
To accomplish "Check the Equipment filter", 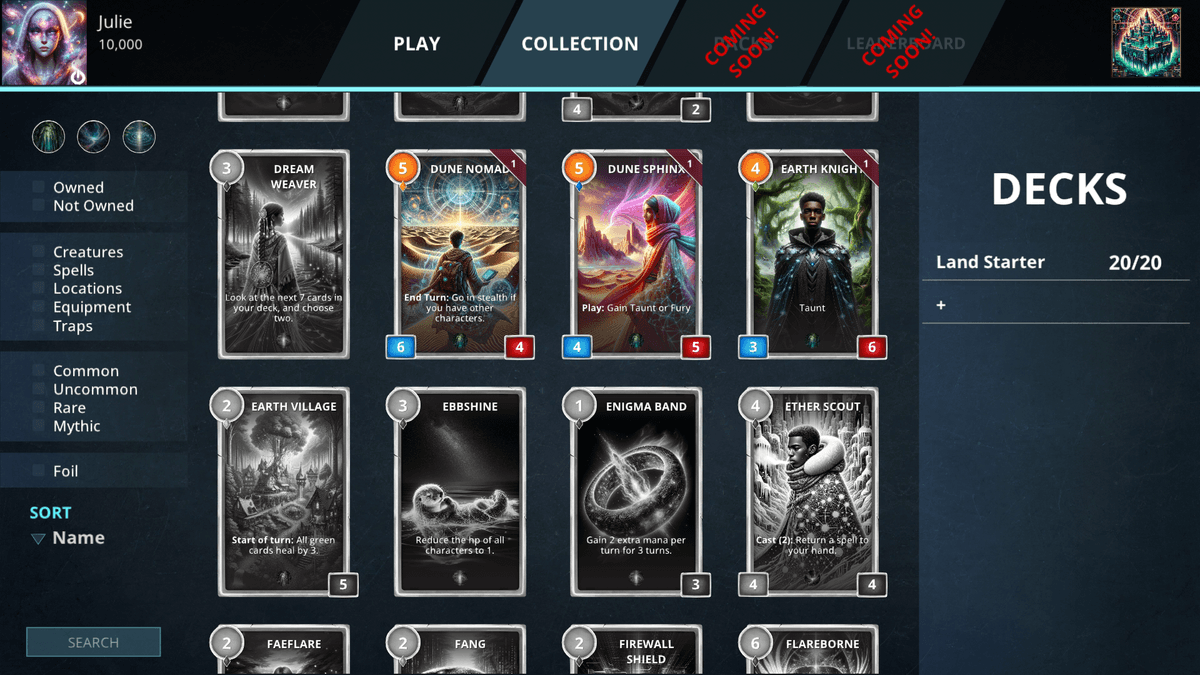I will [39, 307].
